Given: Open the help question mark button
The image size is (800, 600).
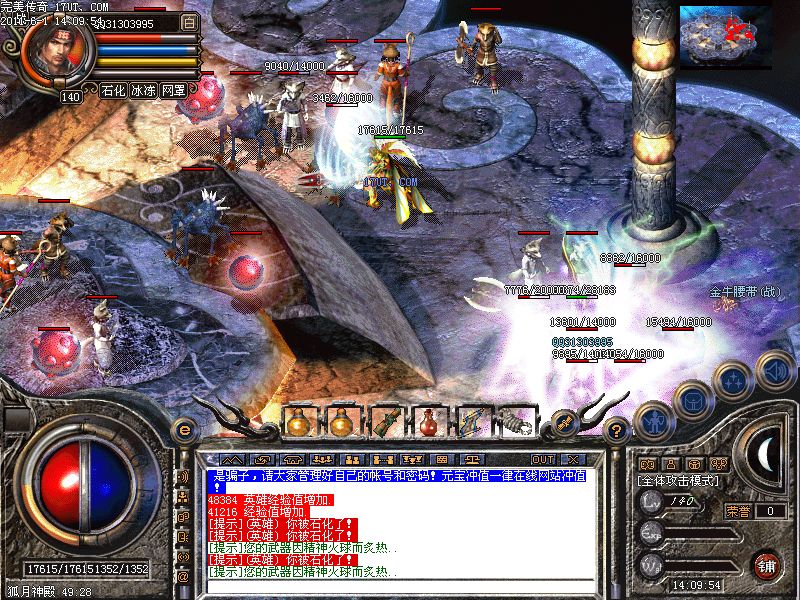Looking at the screenshot, I should pyautogui.click(x=617, y=431).
